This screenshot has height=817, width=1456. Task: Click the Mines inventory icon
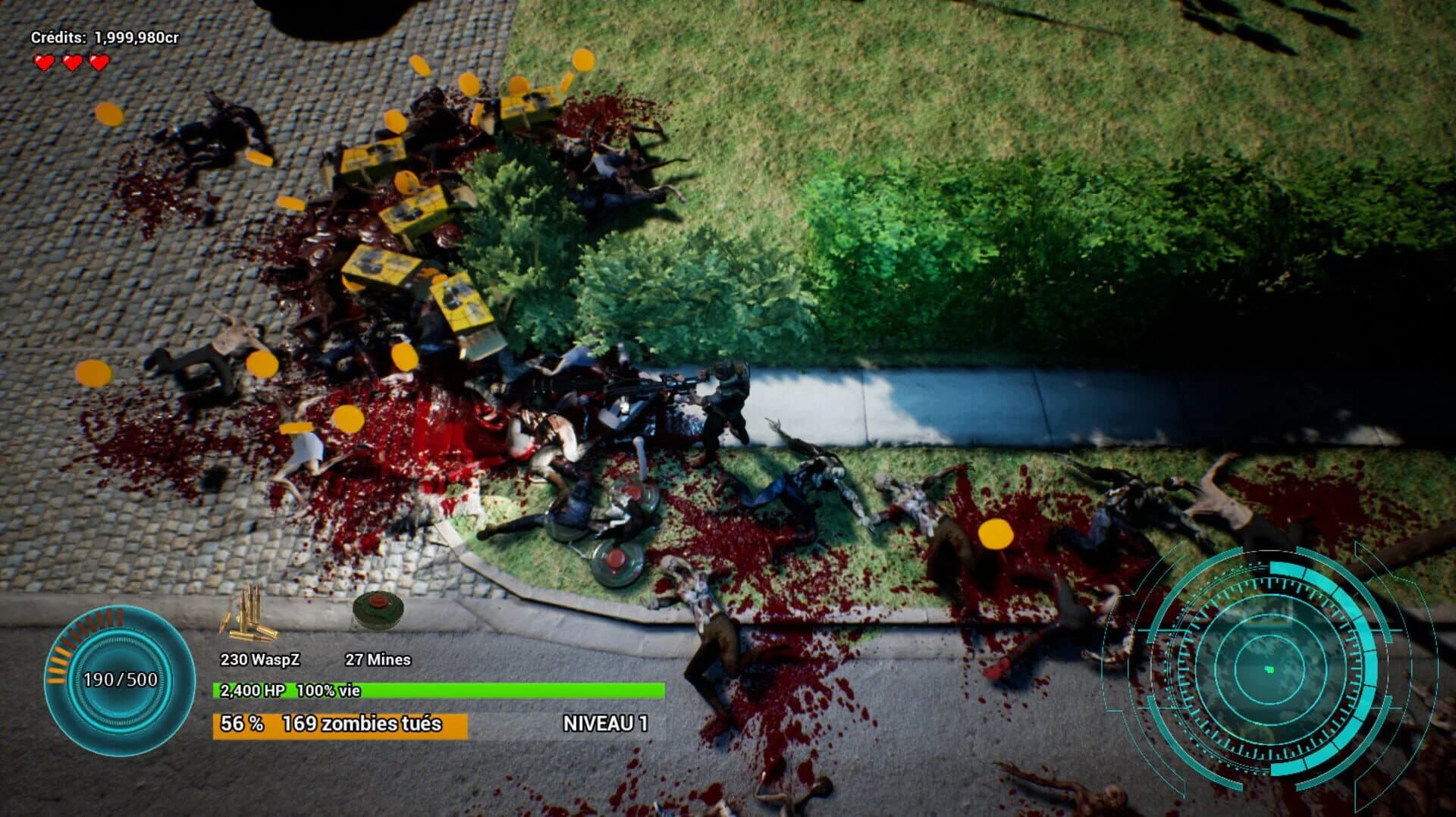[377, 610]
